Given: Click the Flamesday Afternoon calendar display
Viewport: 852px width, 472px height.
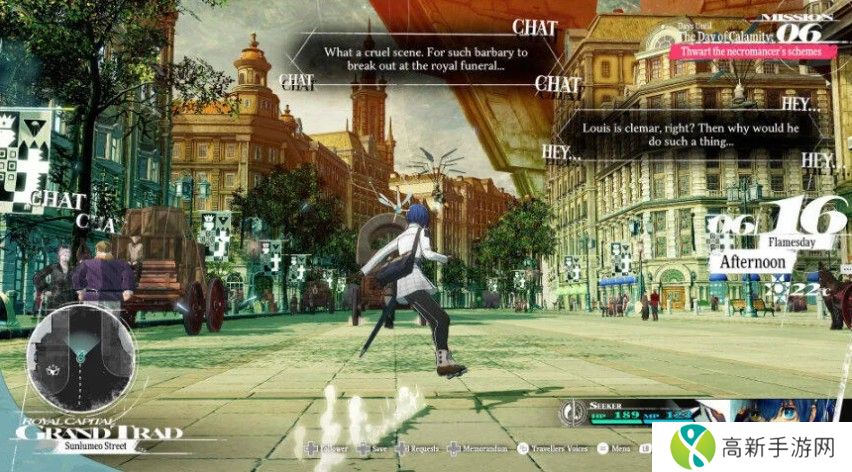Looking at the screenshot, I should tap(770, 240).
